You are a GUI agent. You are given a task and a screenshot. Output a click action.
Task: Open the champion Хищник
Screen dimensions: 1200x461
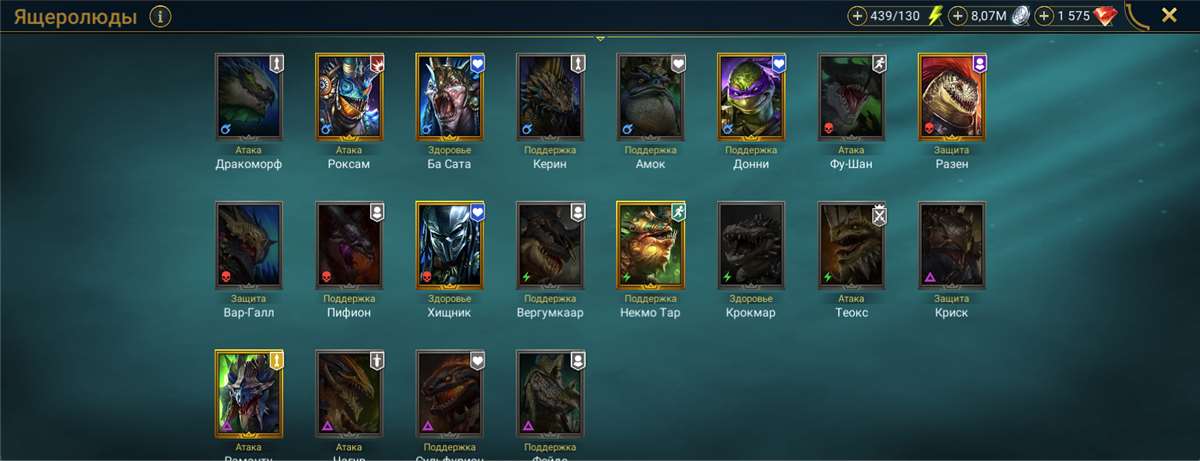coord(449,245)
